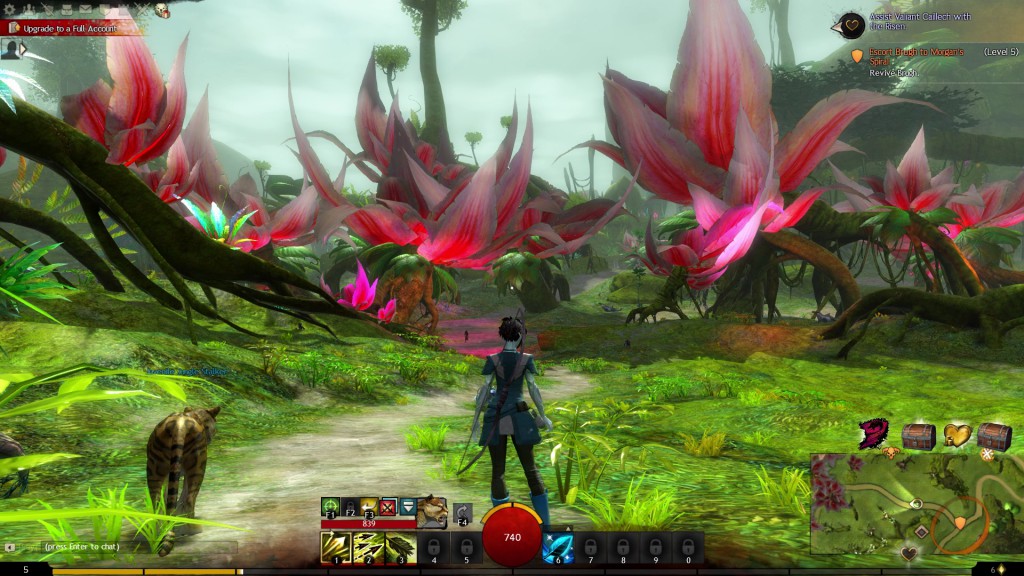
Task: Click the pet attack target icon F1
Action: point(330,506)
